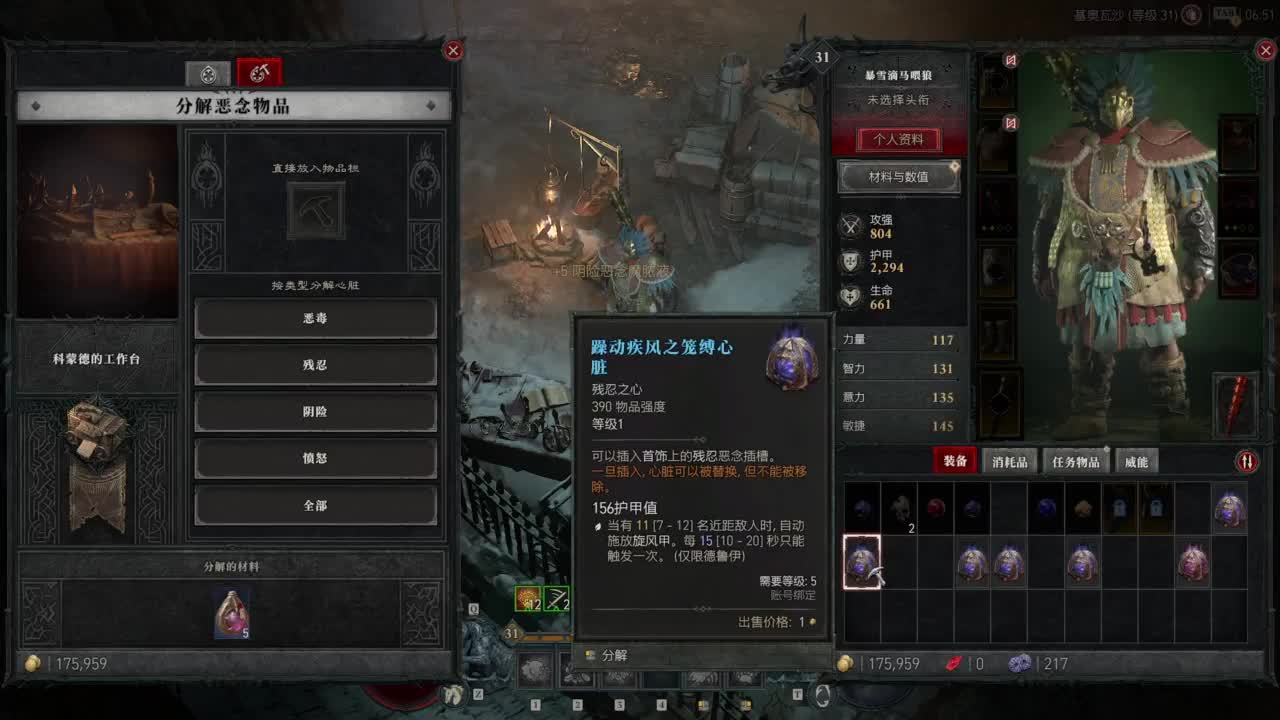1280x720 pixels.
Task: Click the 残忍 salvage category button
Action: click(316, 365)
